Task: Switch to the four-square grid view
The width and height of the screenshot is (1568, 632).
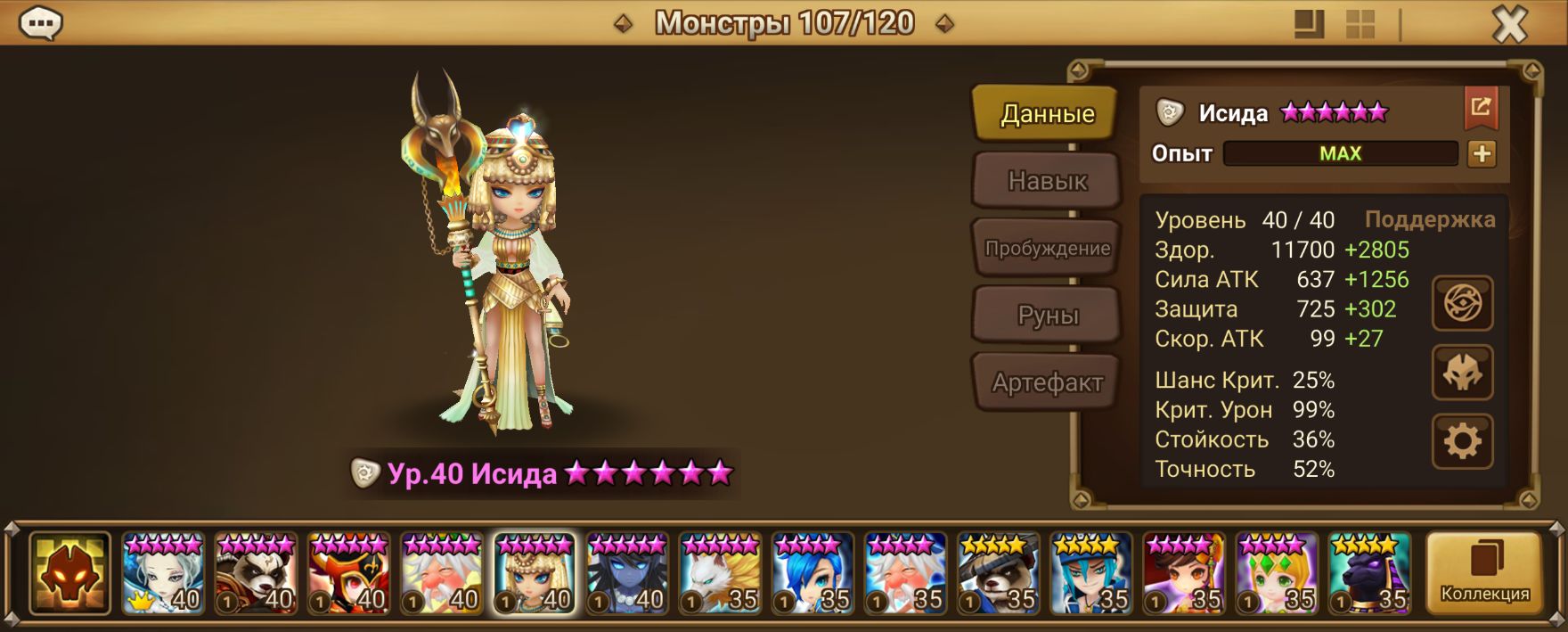Action: pyautogui.click(x=1360, y=24)
